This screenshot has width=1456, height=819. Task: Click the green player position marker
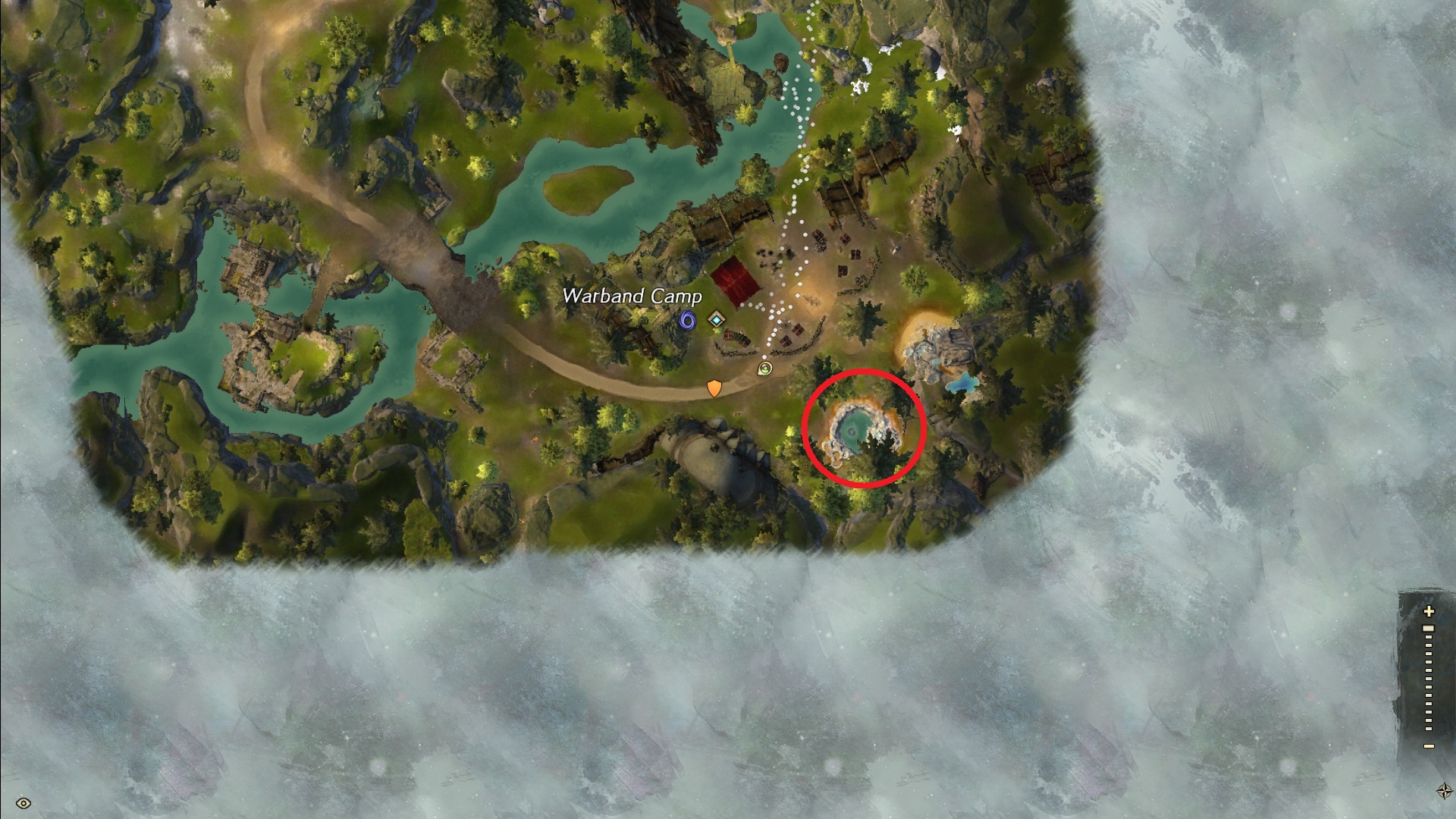coord(765,369)
